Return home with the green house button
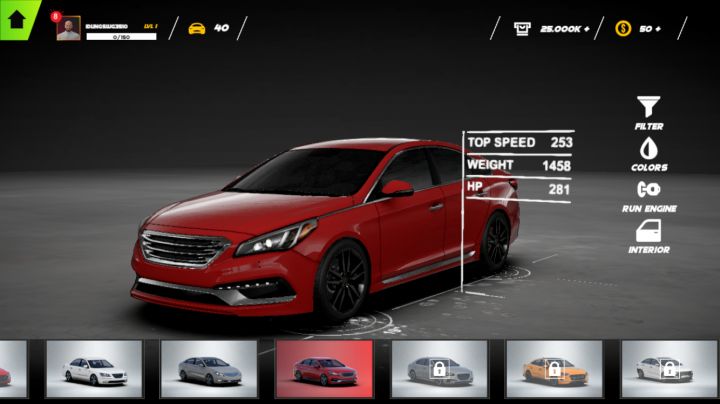 tap(16, 17)
